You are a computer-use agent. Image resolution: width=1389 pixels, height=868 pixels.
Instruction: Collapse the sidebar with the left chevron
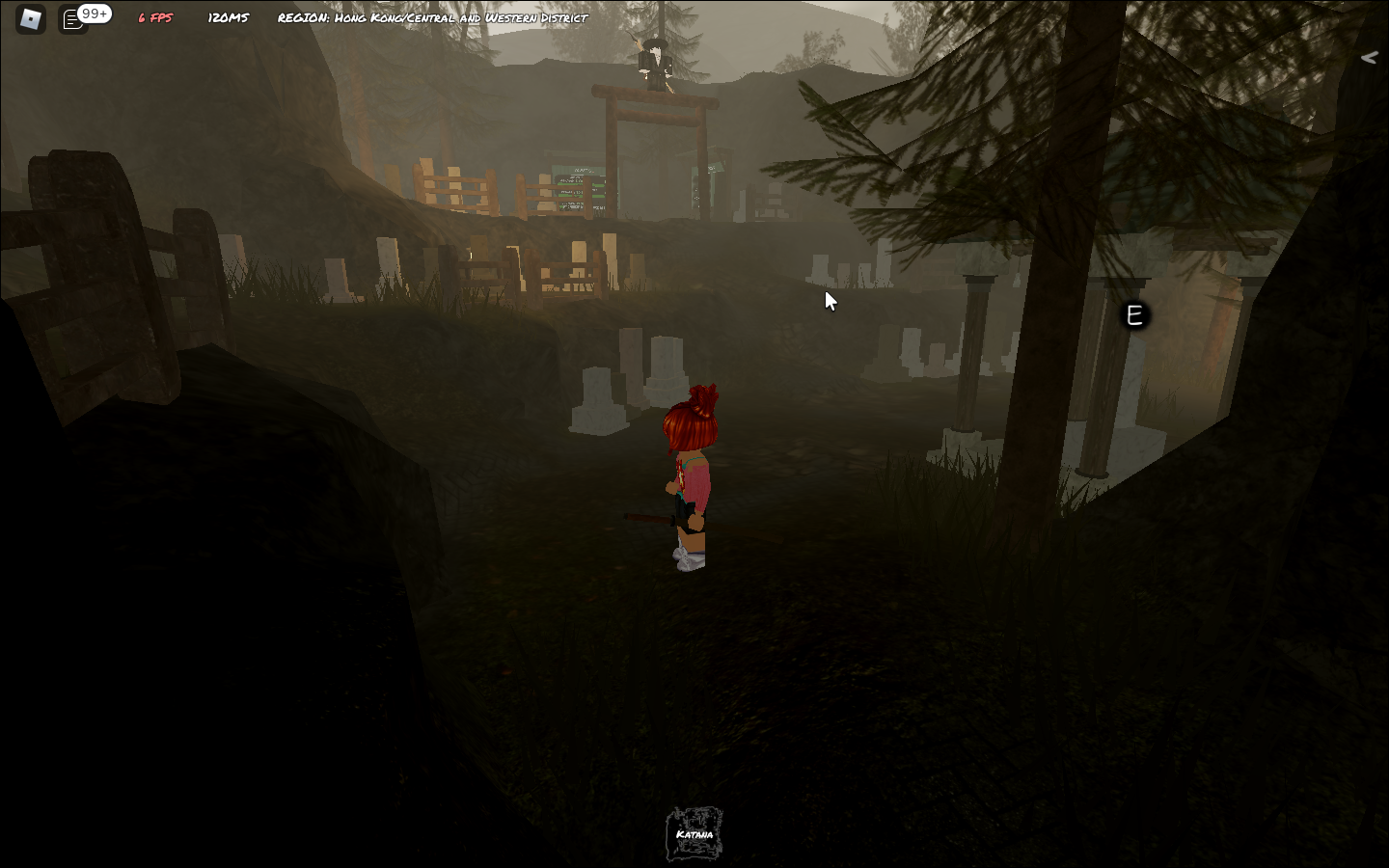coord(1369,57)
